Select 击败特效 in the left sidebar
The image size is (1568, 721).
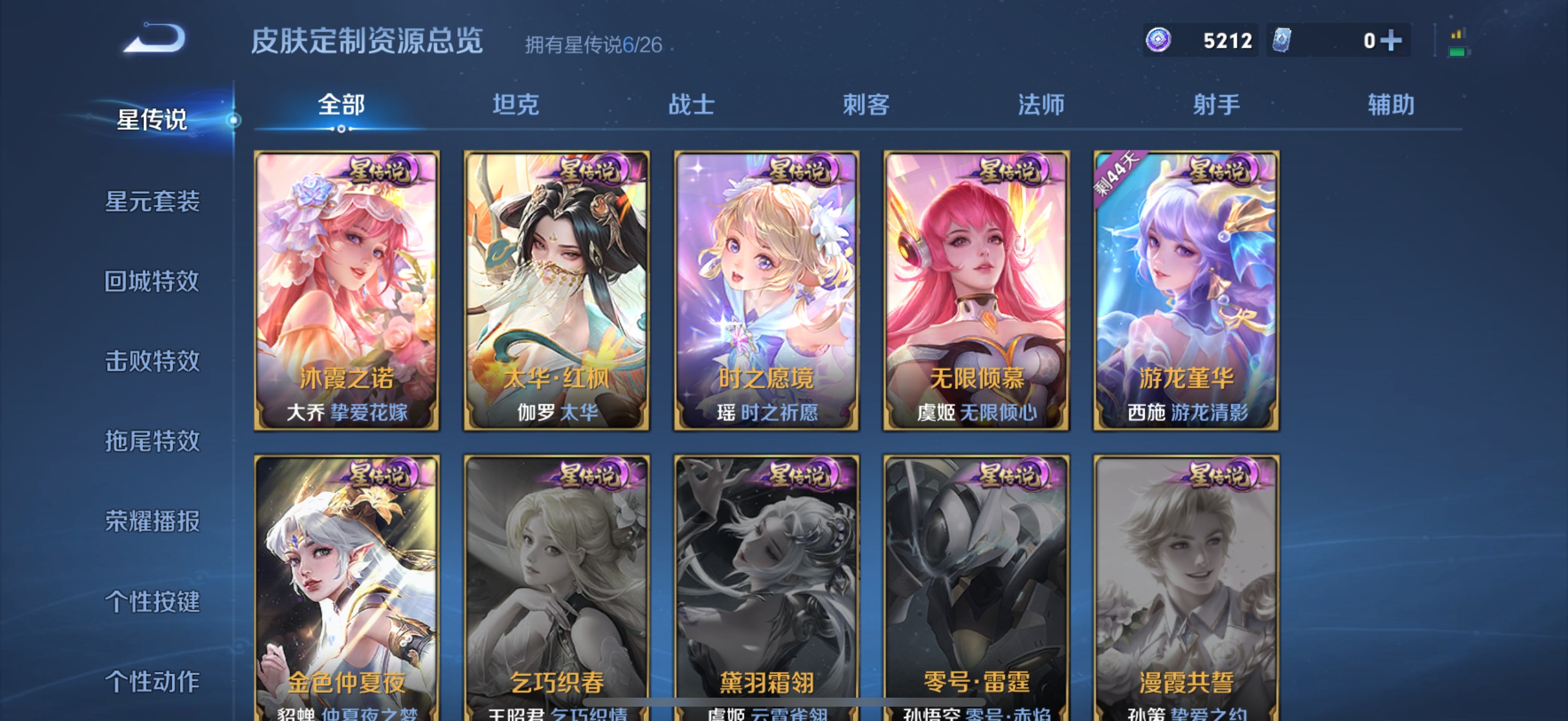151,361
